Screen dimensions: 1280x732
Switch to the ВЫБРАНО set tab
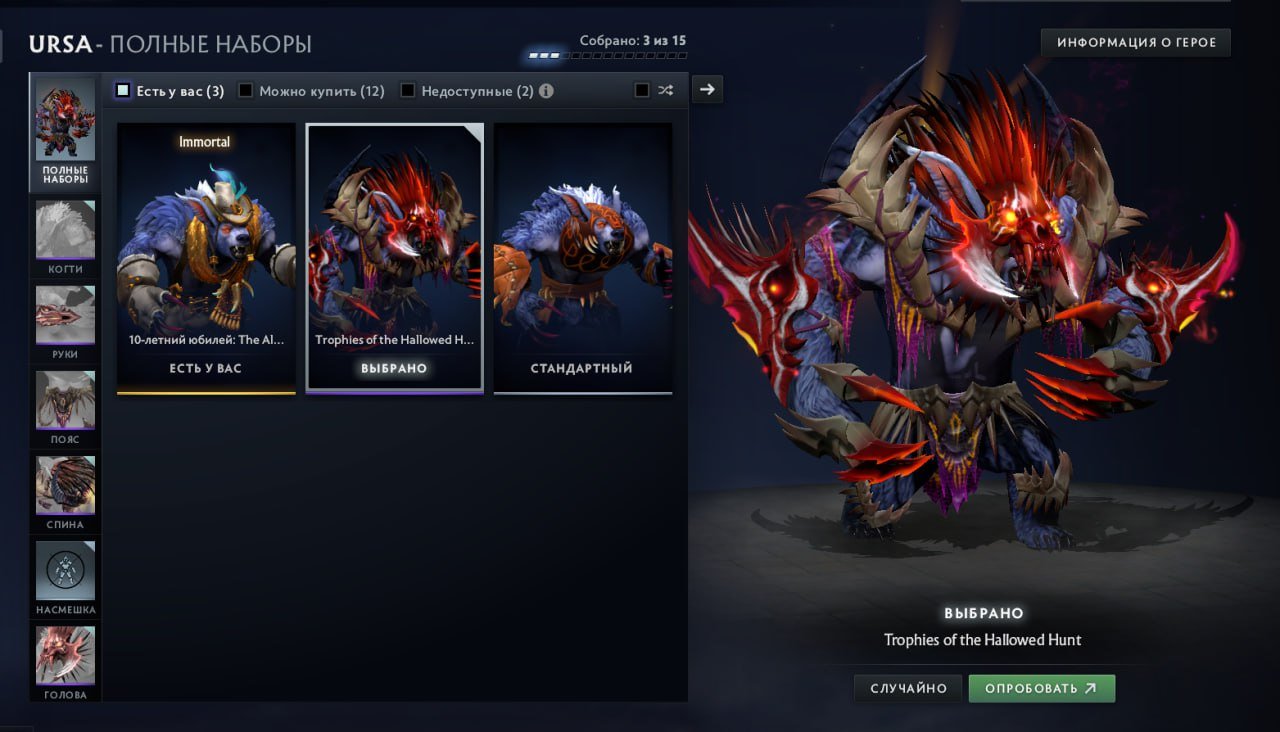coord(394,256)
